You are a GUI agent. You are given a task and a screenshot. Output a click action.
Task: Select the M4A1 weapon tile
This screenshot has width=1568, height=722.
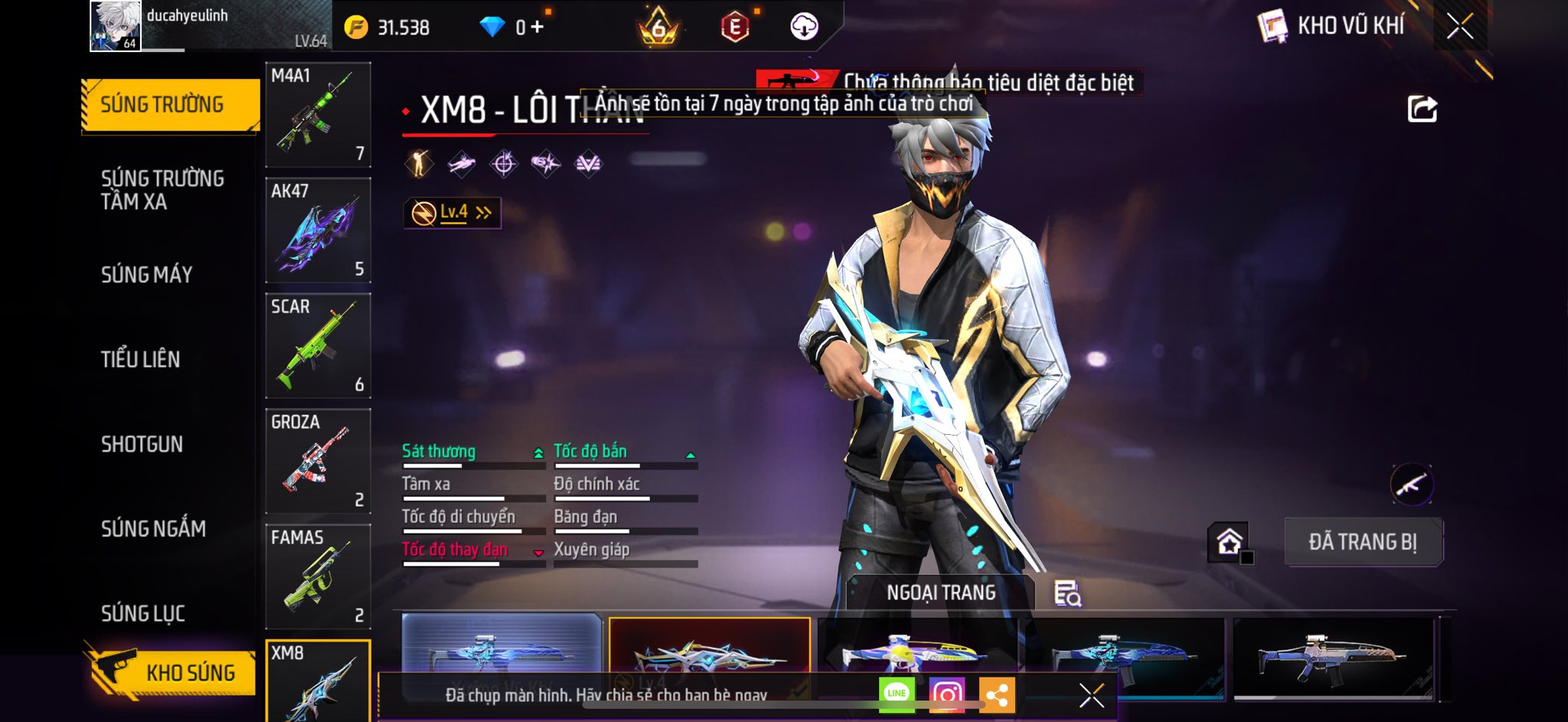(x=318, y=115)
